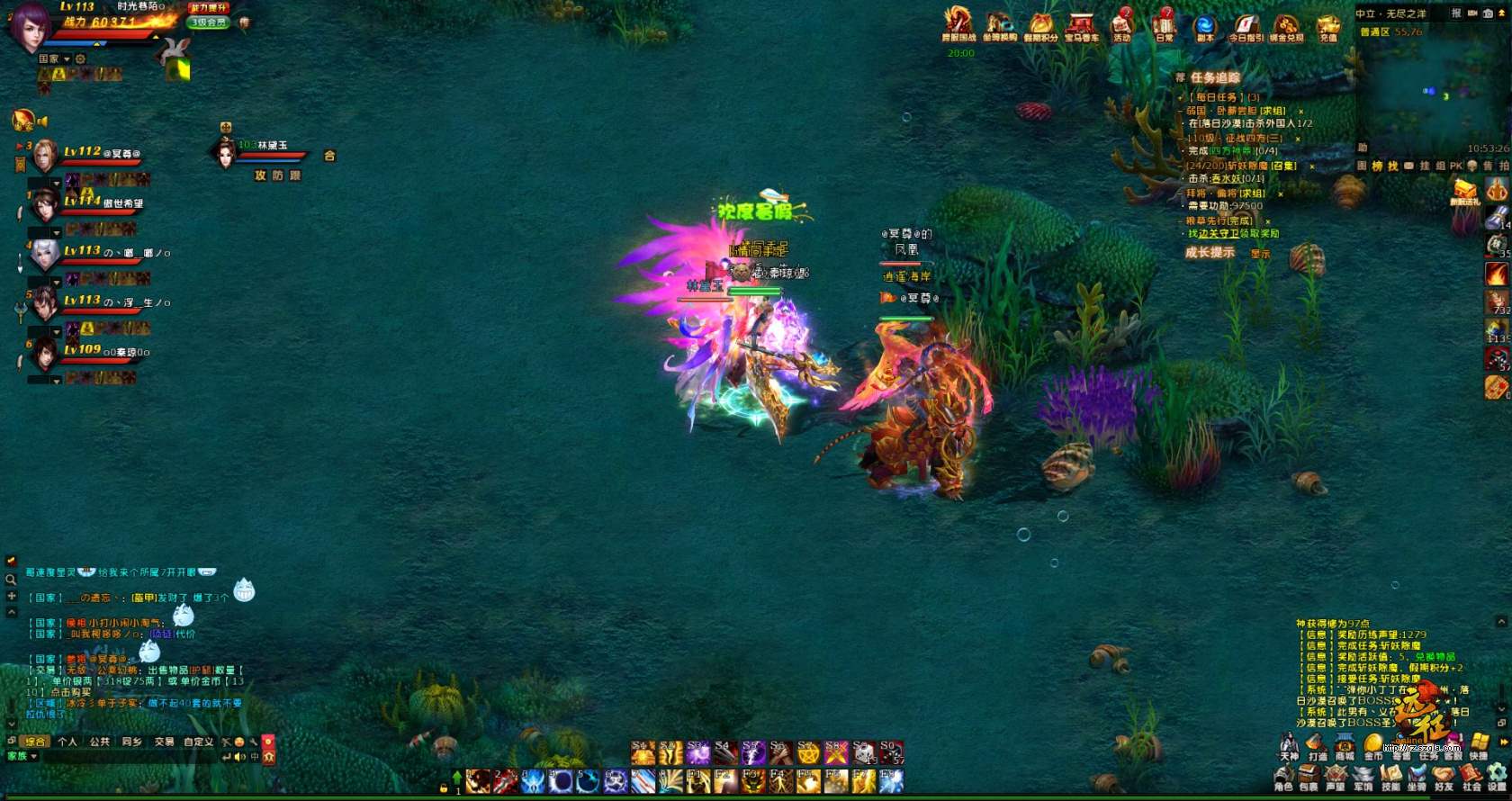Open the 坐骑 mount menu
Viewport: 1512px width, 801px height.
(1417, 778)
